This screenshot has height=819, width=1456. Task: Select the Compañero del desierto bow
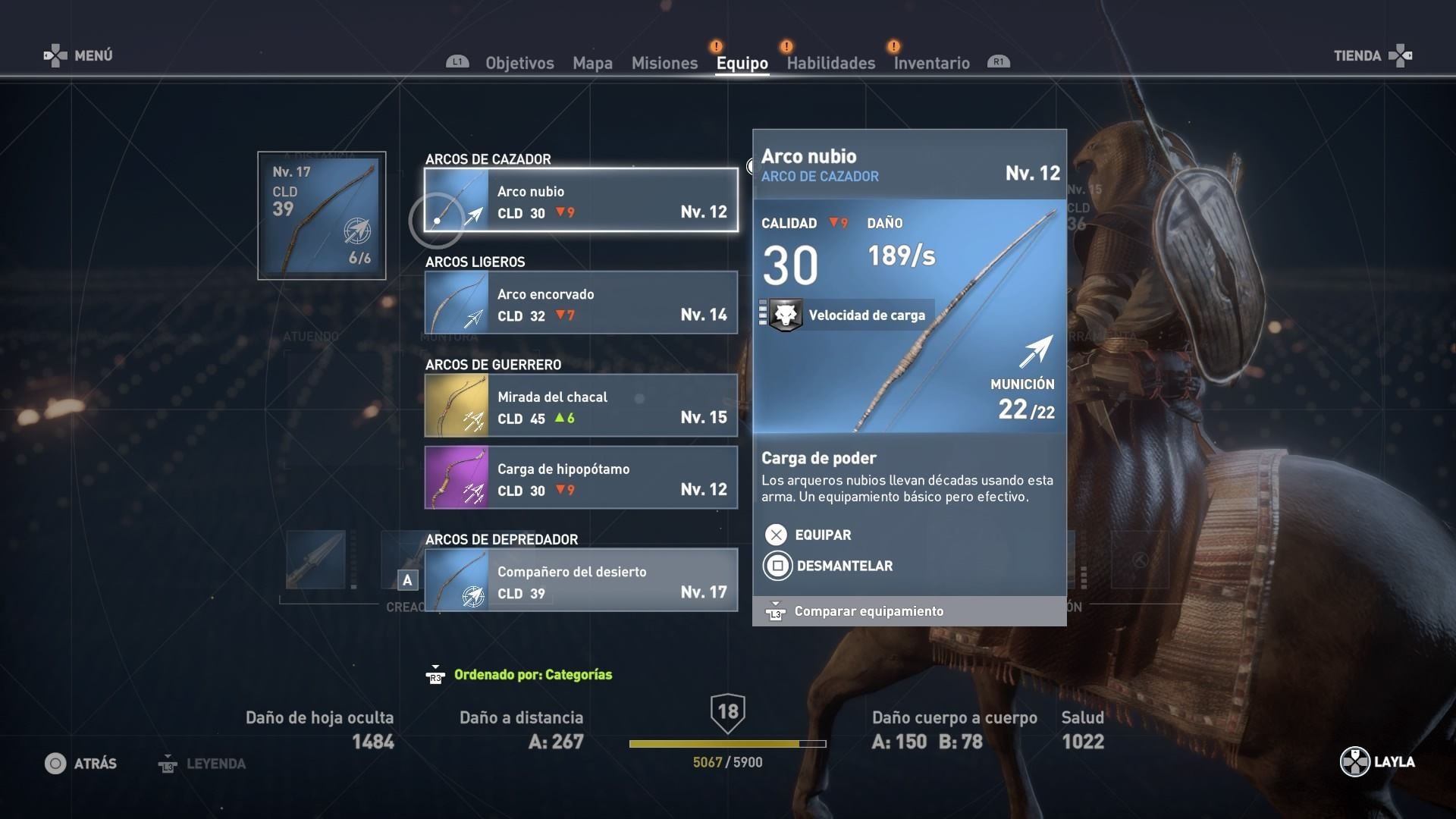click(581, 580)
